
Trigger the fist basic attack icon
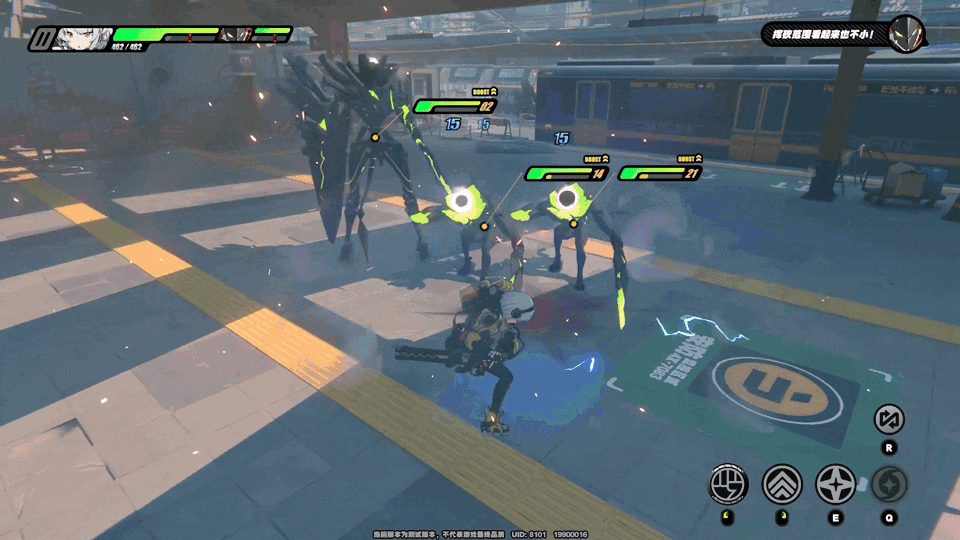click(x=728, y=485)
